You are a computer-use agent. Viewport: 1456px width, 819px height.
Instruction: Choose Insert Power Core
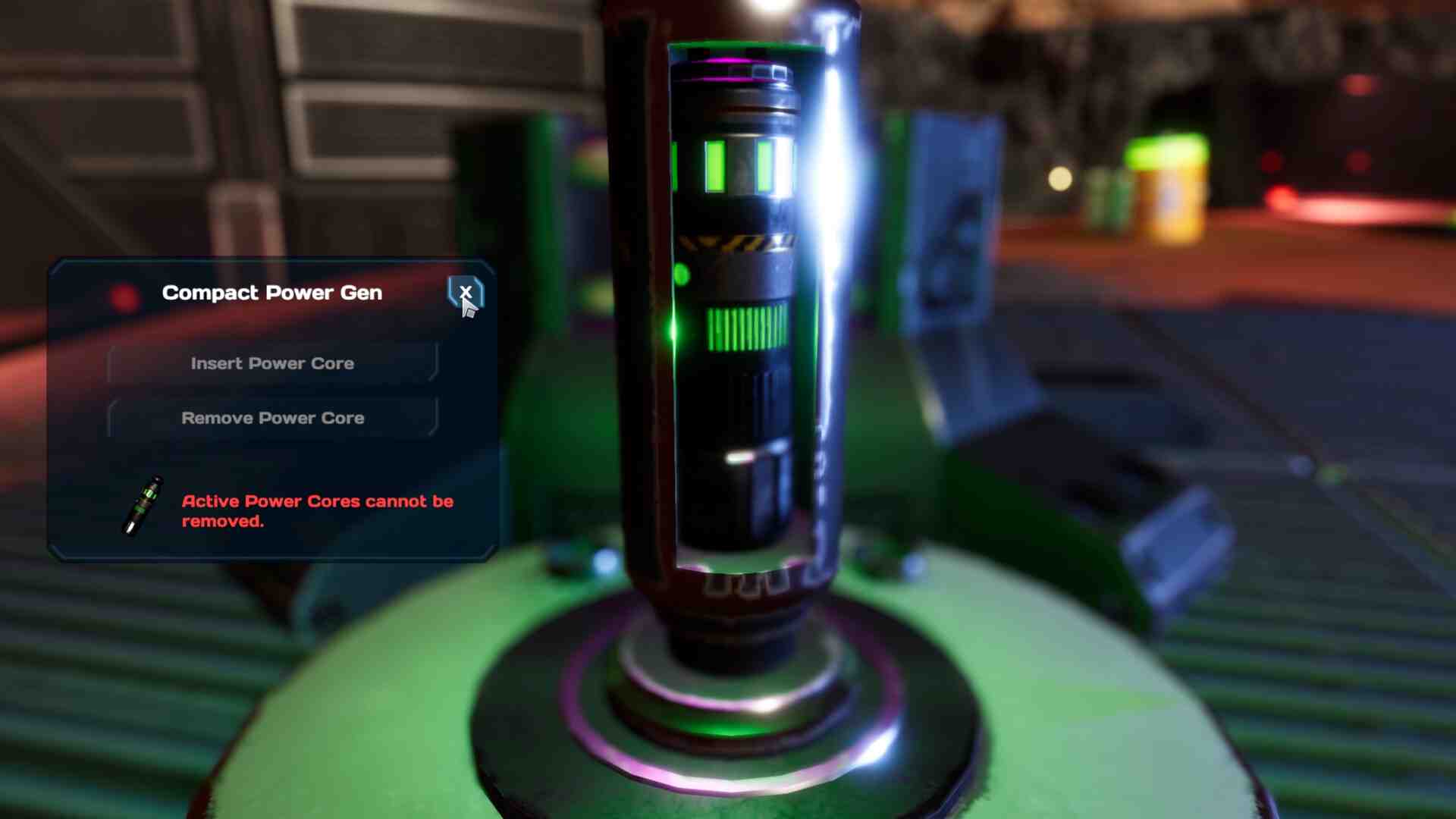[272, 363]
